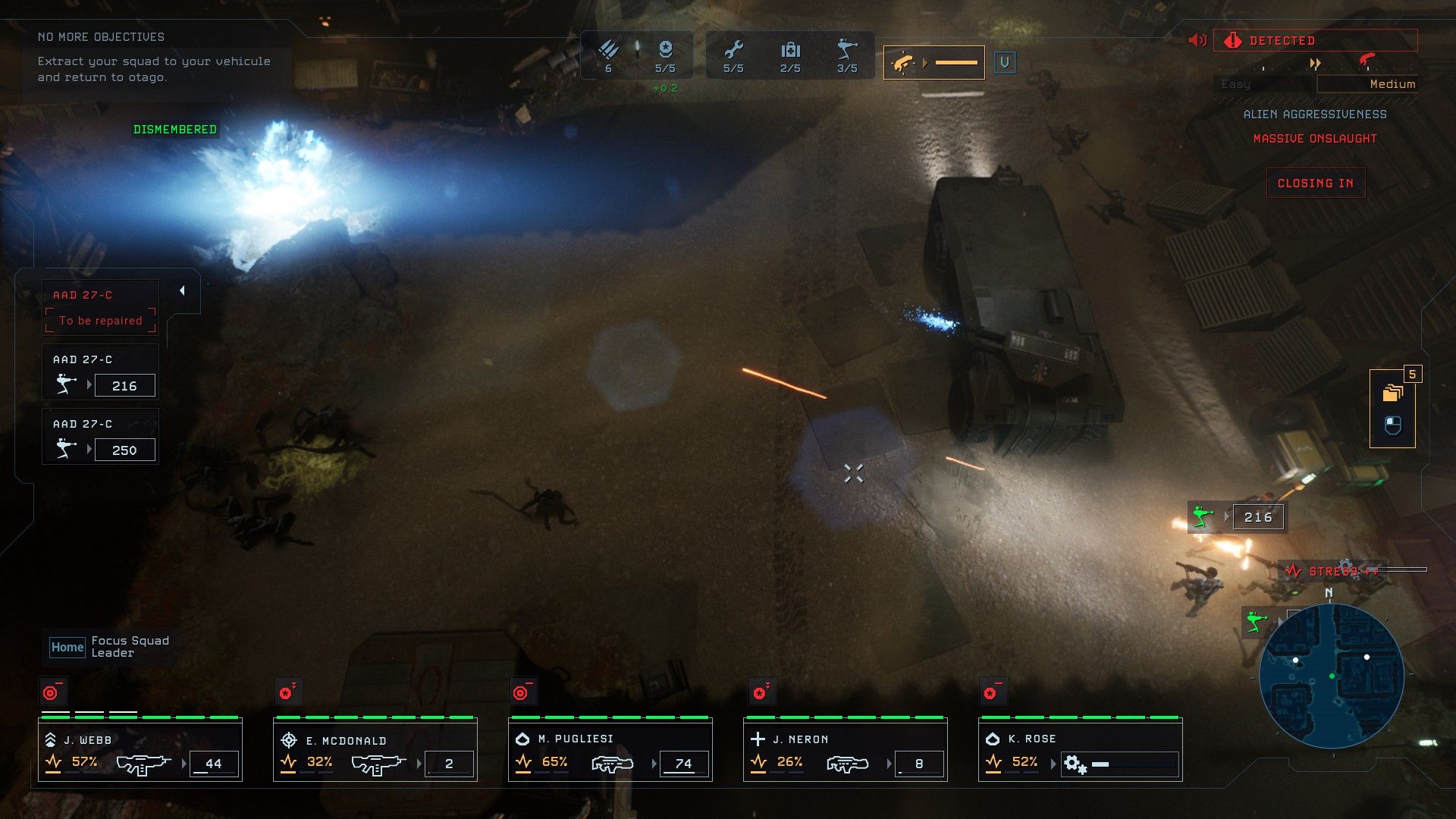
Task: Click the Detected alert status bar
Action: (1315, 40)
